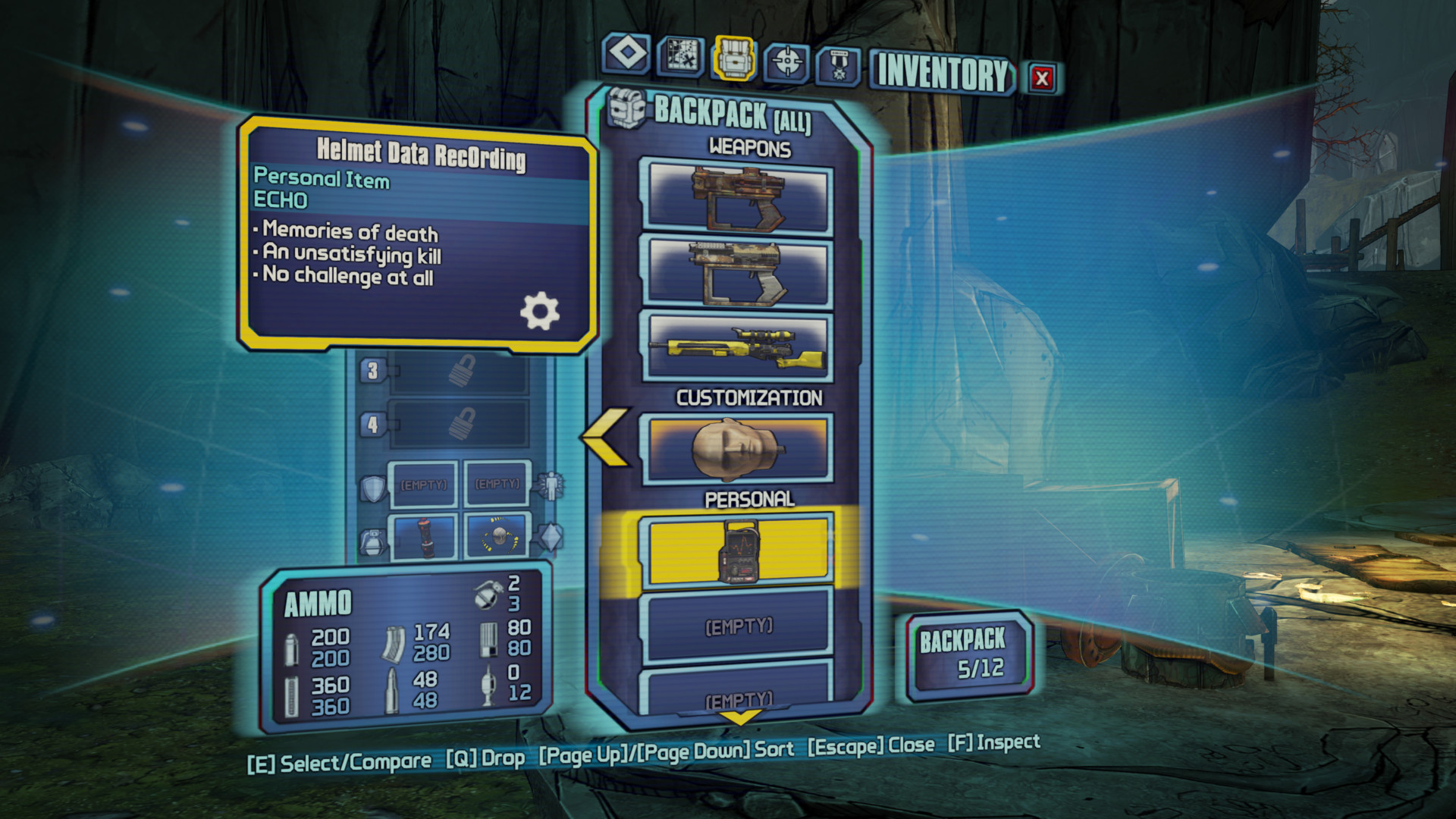
Task: Select the backpack inventory tab
Action: 733,58
